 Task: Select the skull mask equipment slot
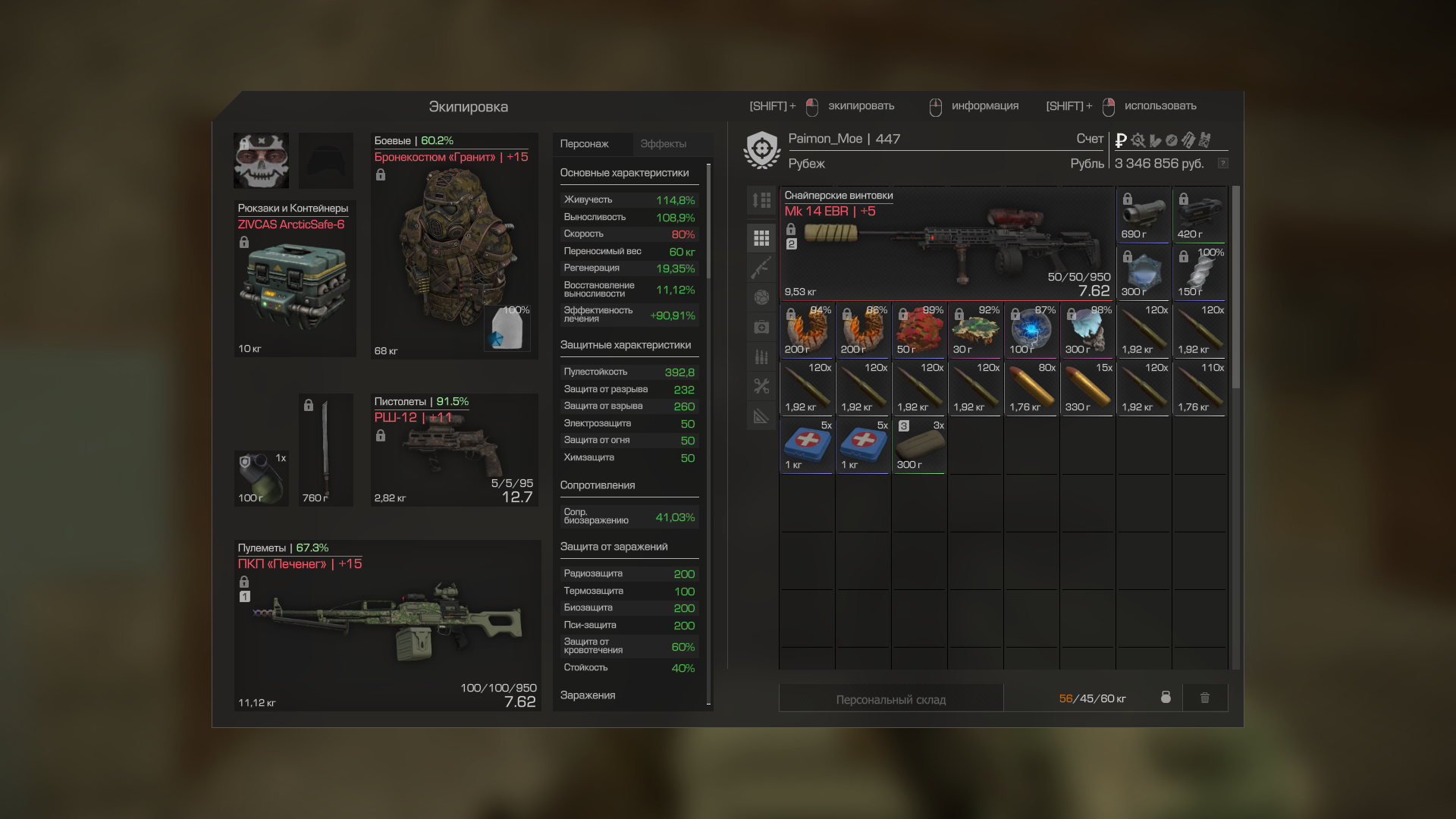(261, 161)
